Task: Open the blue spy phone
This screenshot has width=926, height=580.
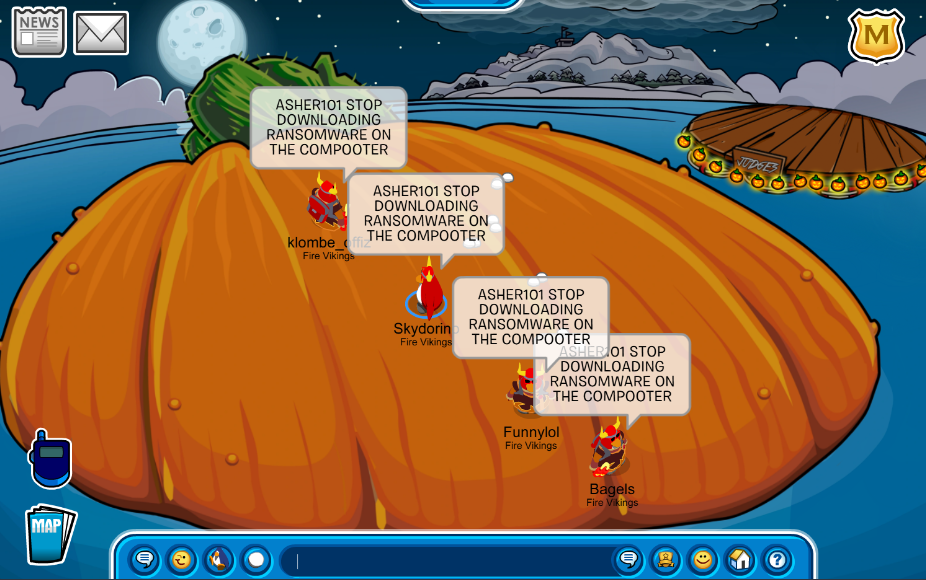Action: pos(50,459)
